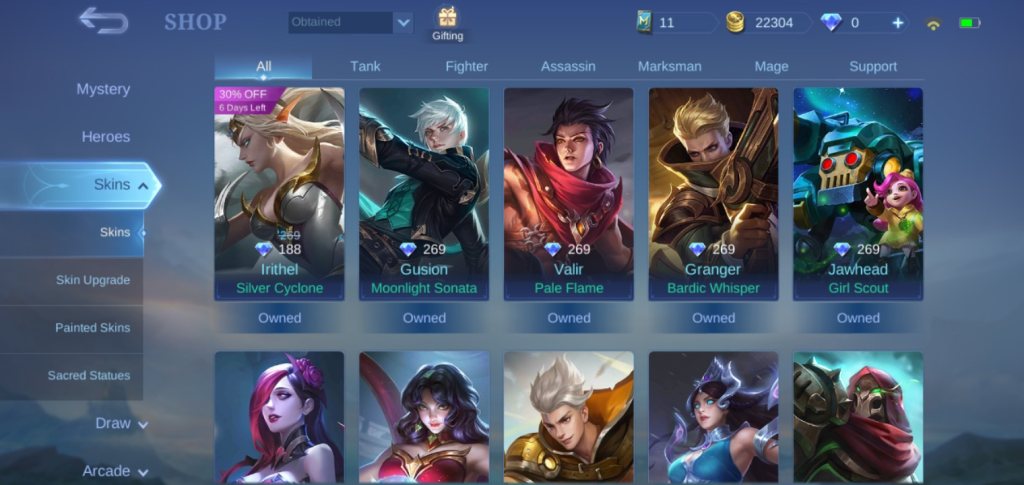Go back with the arrow button
This screenshot has height=485, width=1024.
[x=103, y=20]
